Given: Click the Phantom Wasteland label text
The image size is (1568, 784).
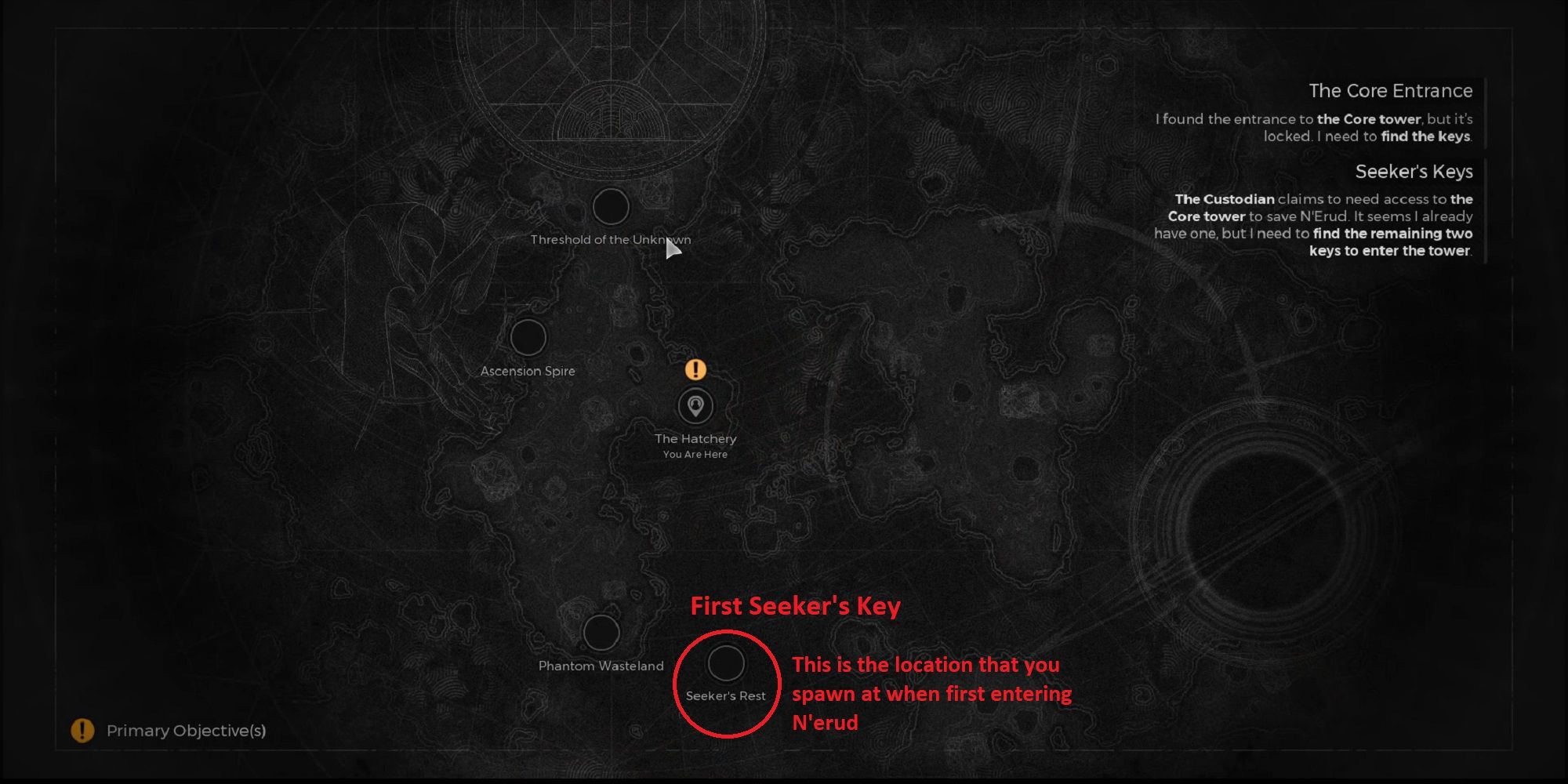Looking at the screenshot, I should click(601, 666).
